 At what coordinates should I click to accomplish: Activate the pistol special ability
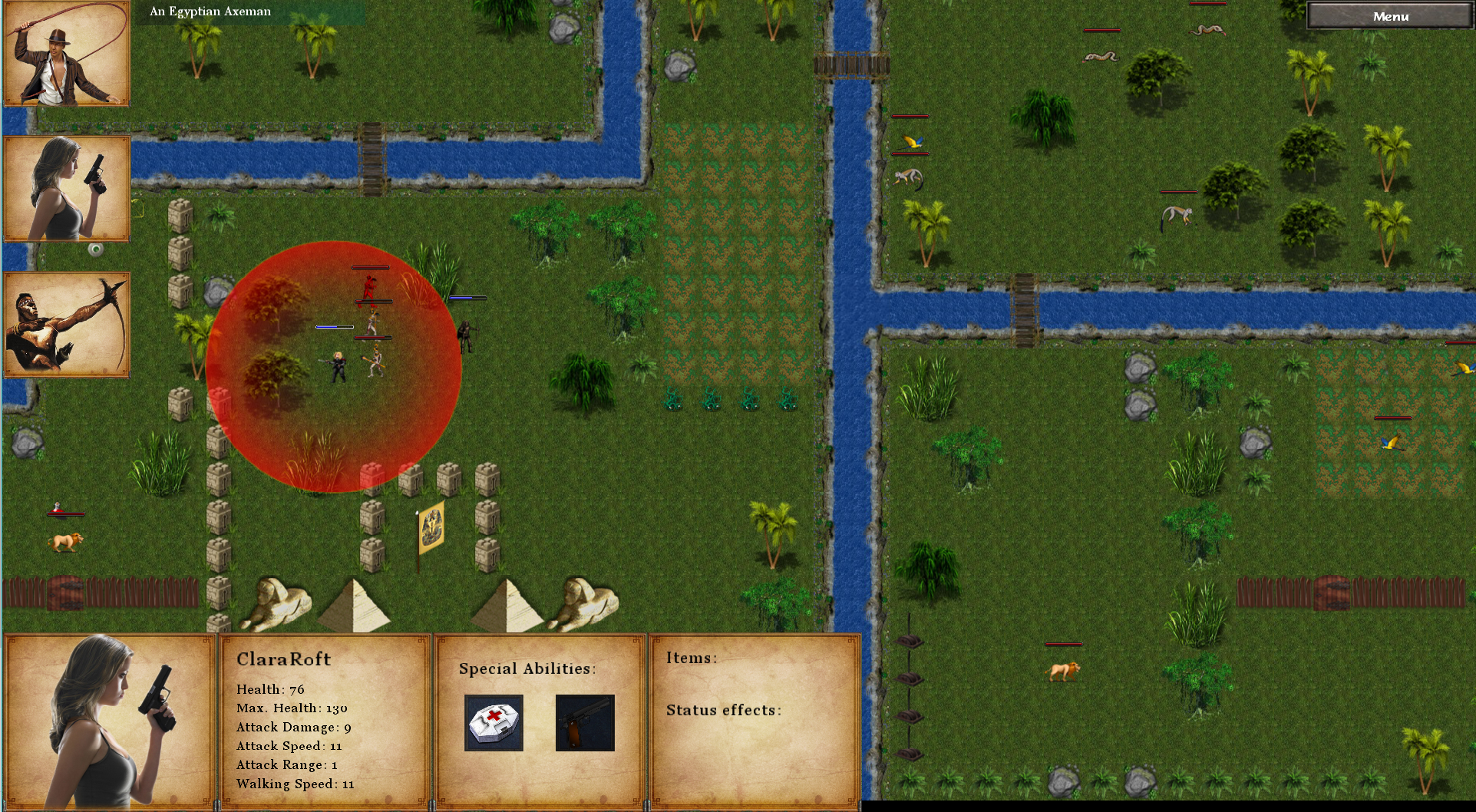click(x=585, y=723)
